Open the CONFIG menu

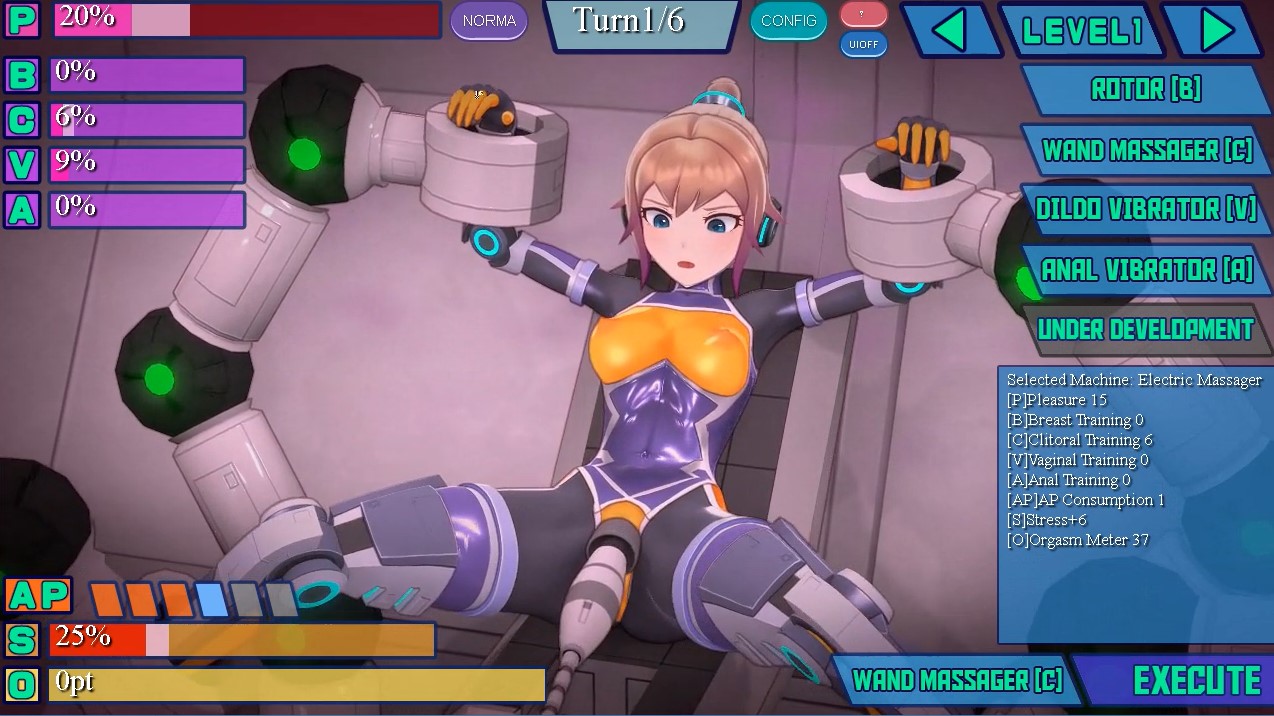pos(788,21)
